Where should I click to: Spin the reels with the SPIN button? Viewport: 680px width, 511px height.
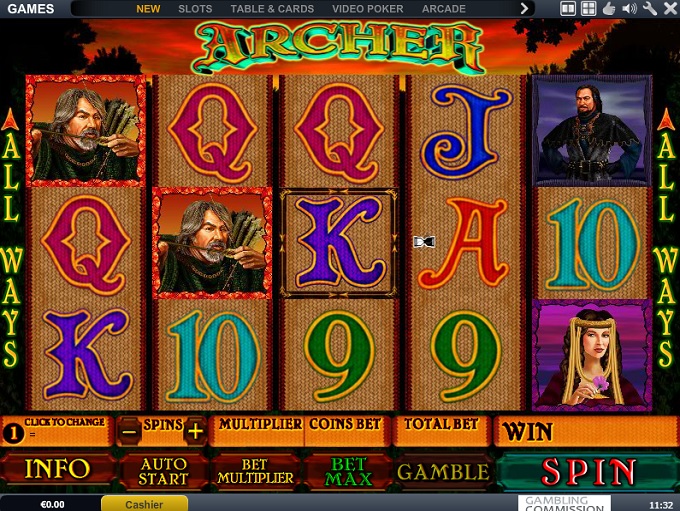coord(588,472)
